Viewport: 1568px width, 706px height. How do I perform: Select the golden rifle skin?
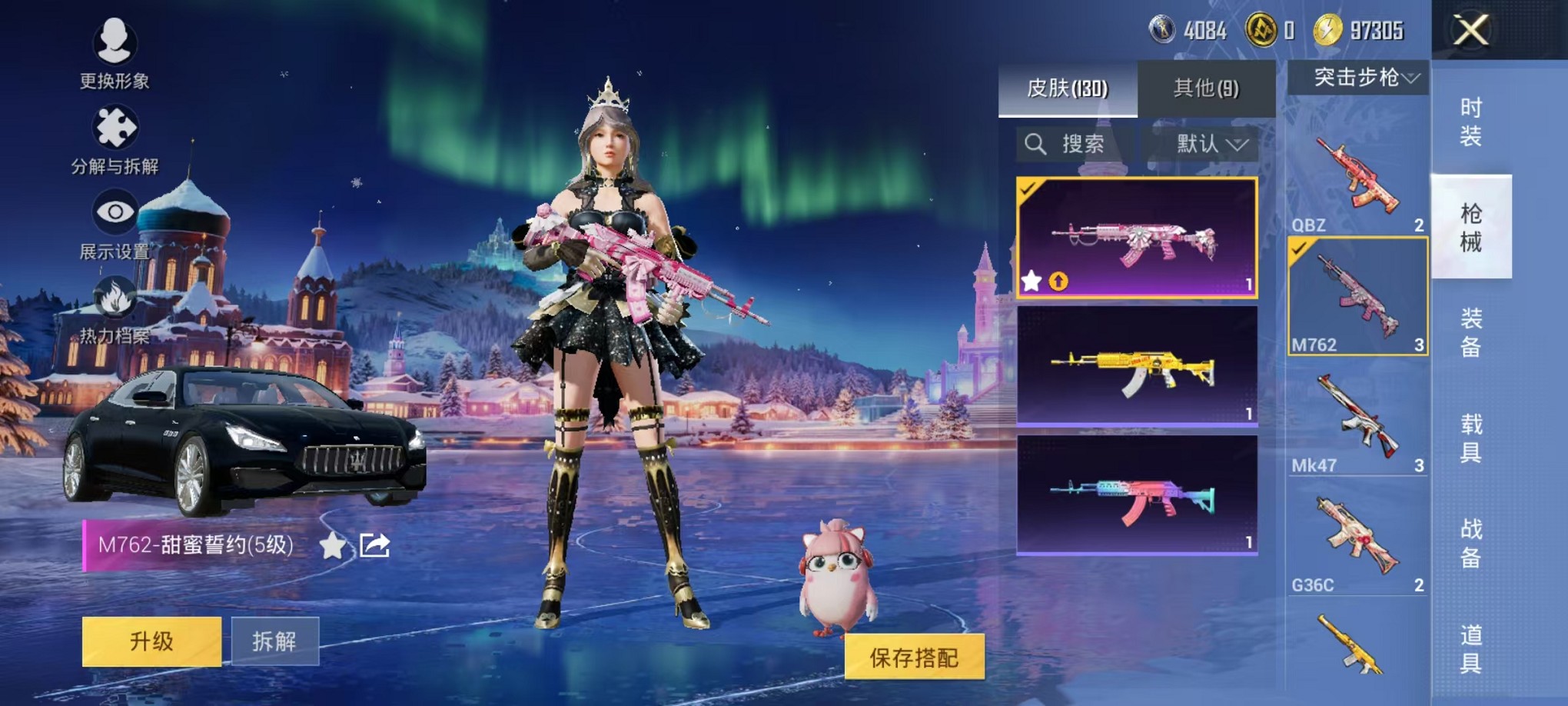(x=1137, y=365)
